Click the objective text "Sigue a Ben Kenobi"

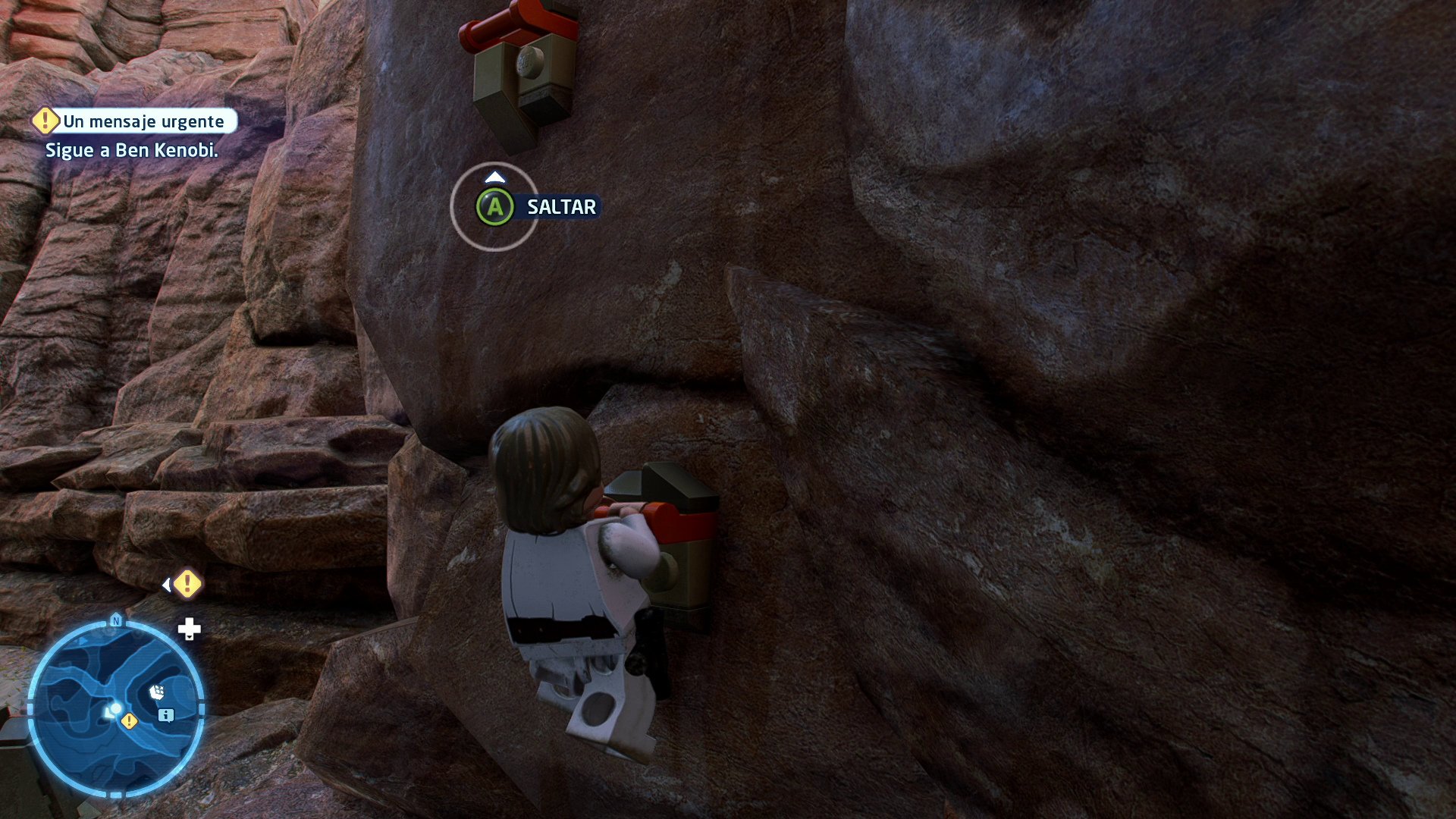133,150
